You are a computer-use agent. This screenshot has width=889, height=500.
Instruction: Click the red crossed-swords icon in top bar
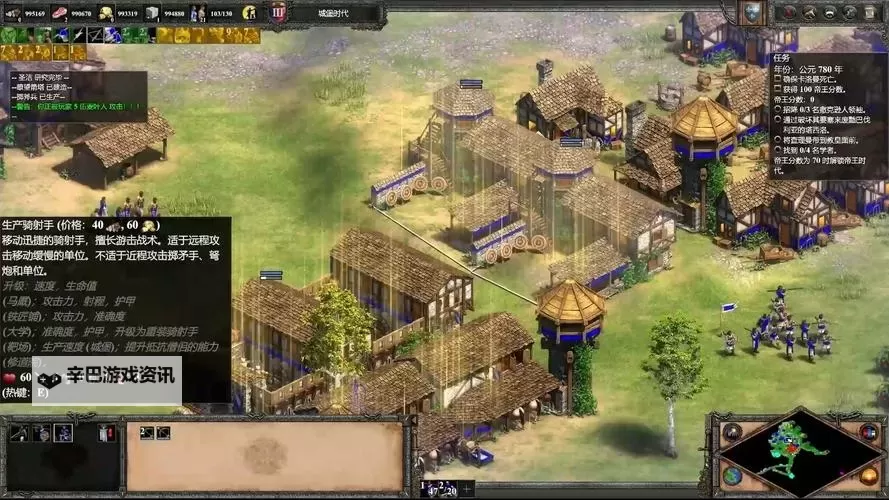coord(789,13)
